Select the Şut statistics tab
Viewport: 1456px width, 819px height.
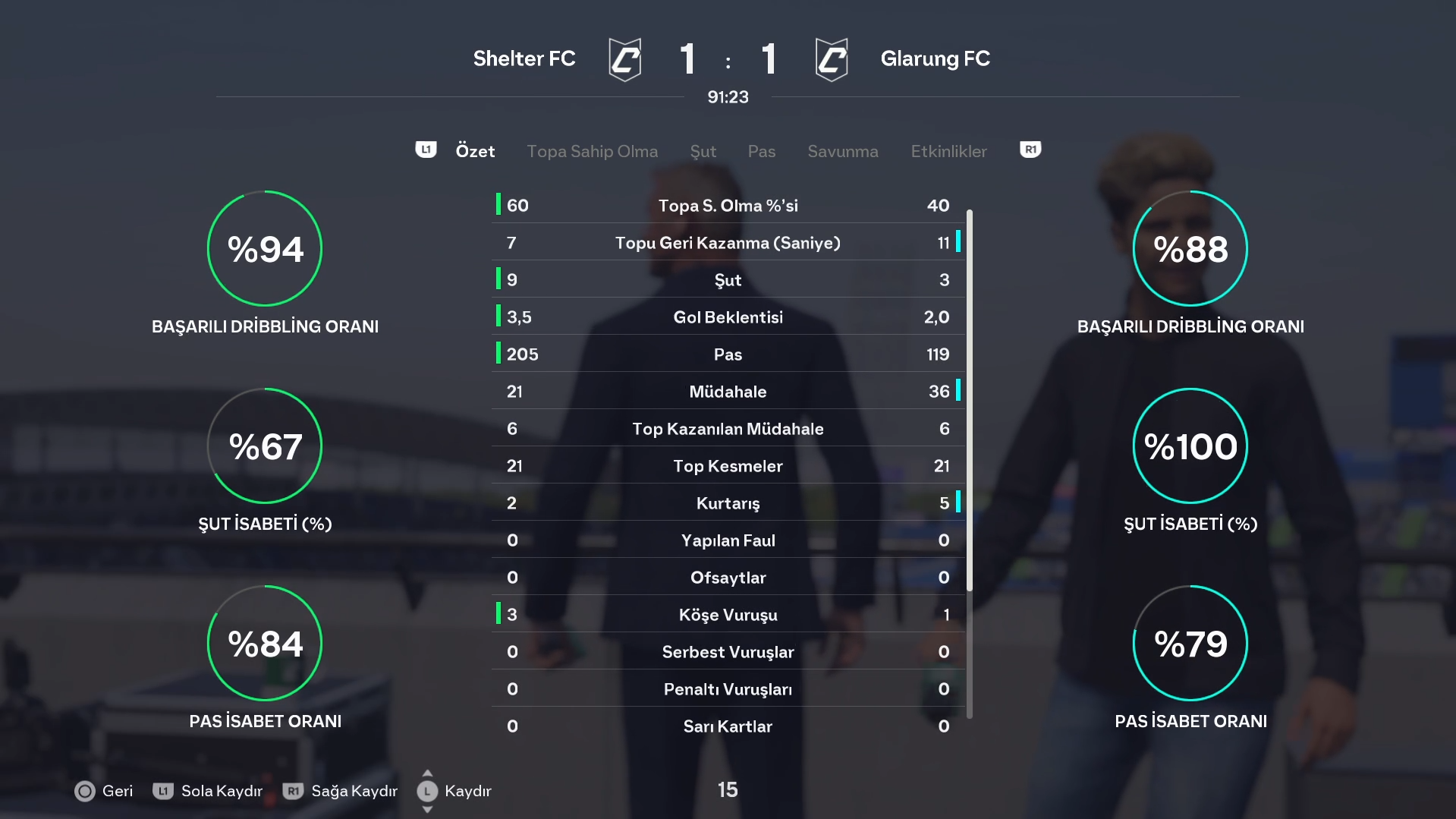[703, 151]
